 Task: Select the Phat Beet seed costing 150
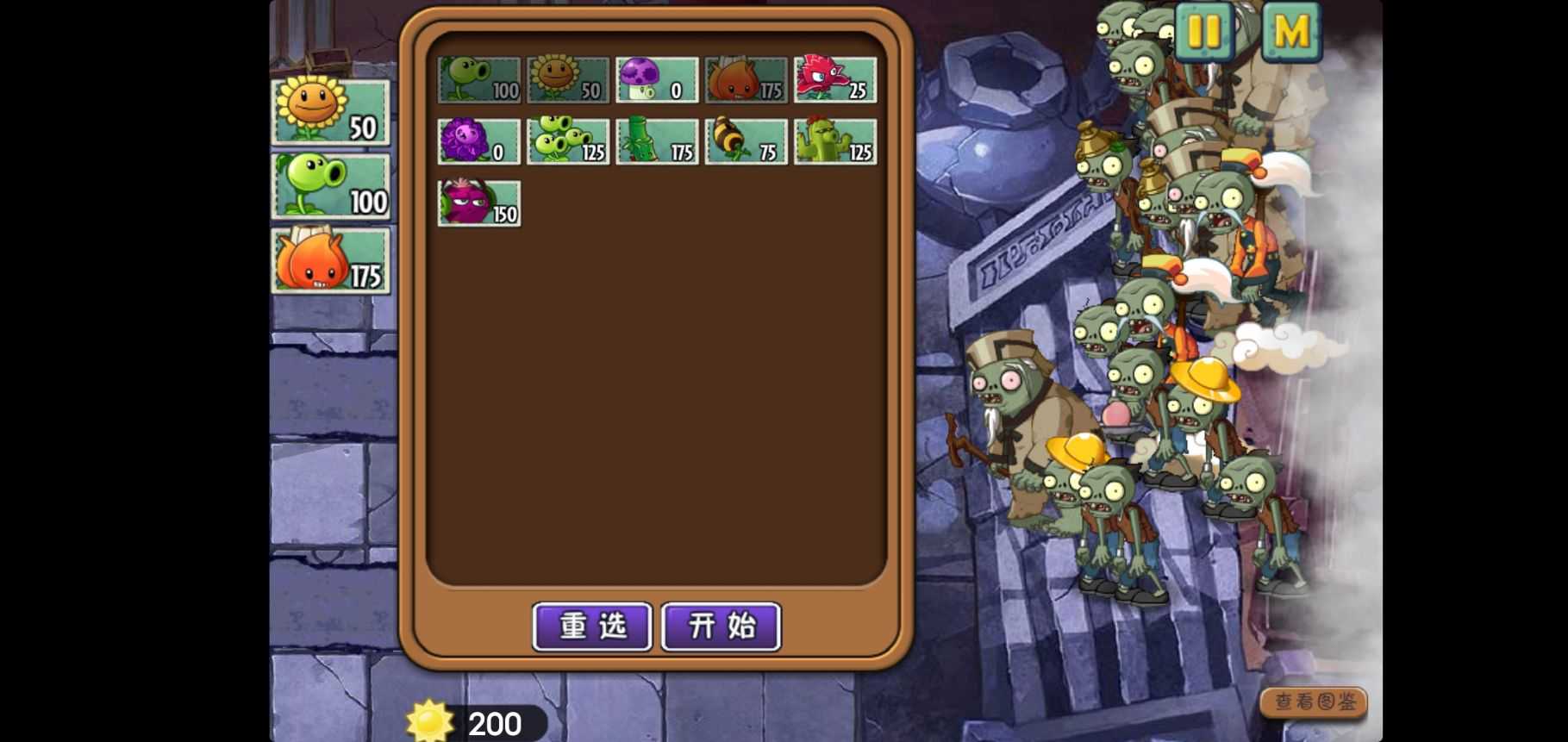pyautogui.click(x=478, y=203)
